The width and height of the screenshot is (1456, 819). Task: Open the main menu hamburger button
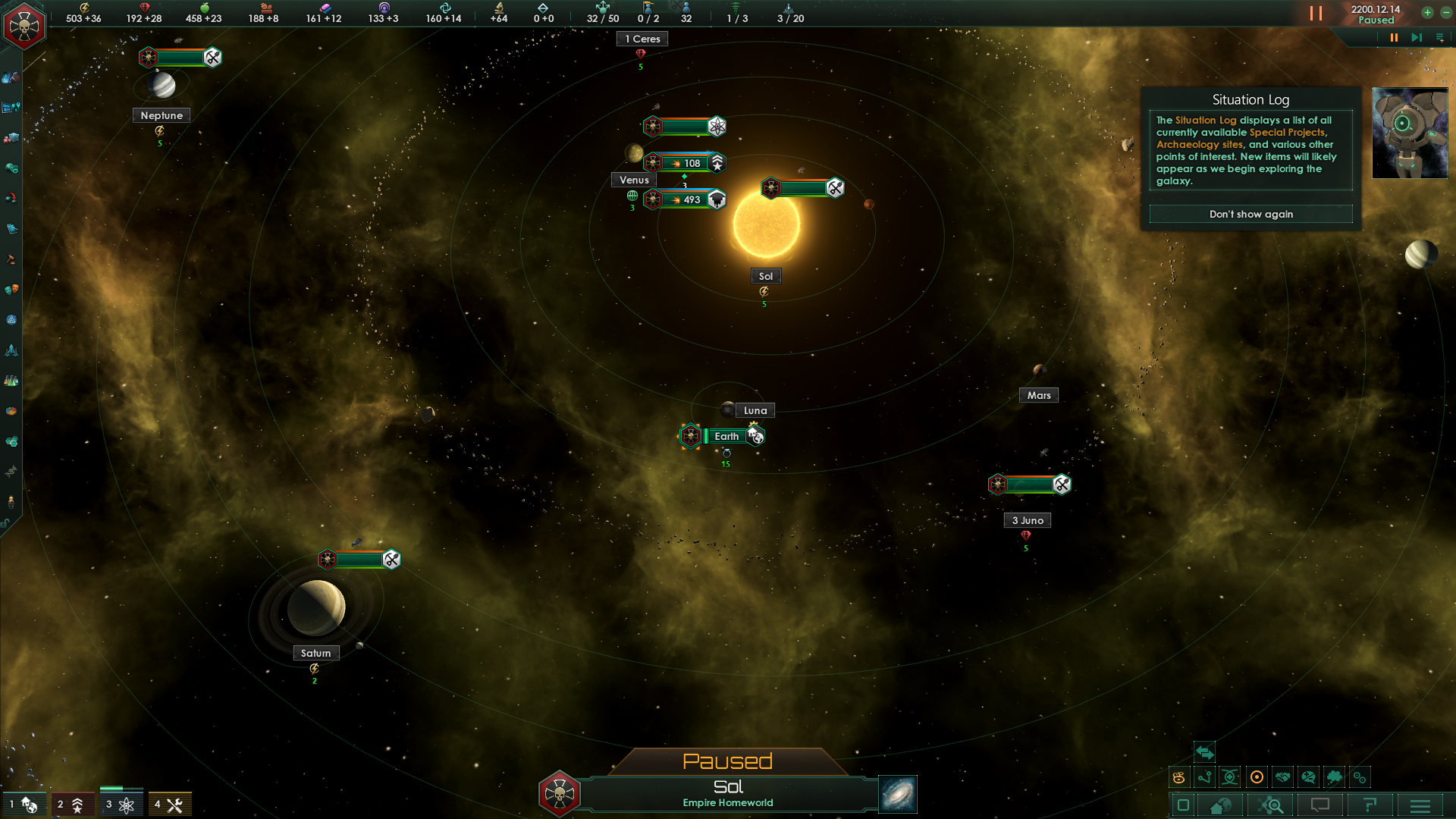(1420, 805)
